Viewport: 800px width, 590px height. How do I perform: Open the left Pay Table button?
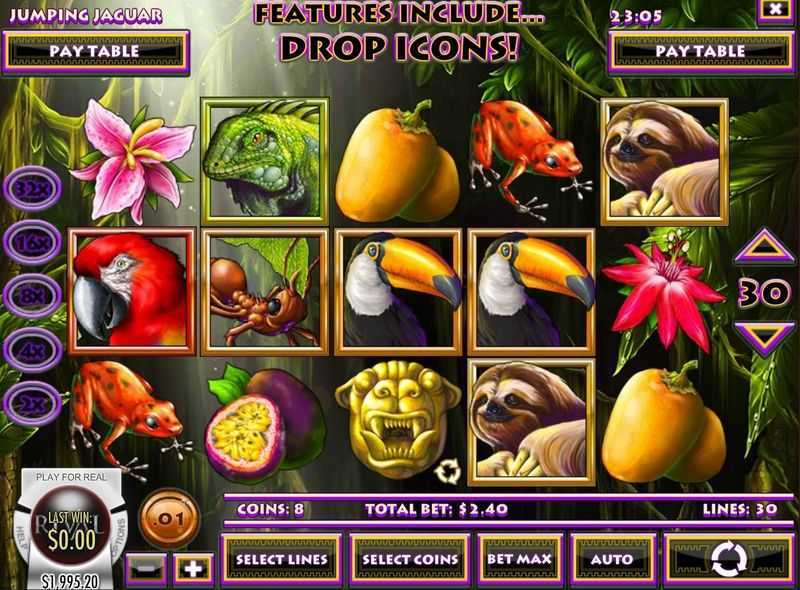point(96,49)
